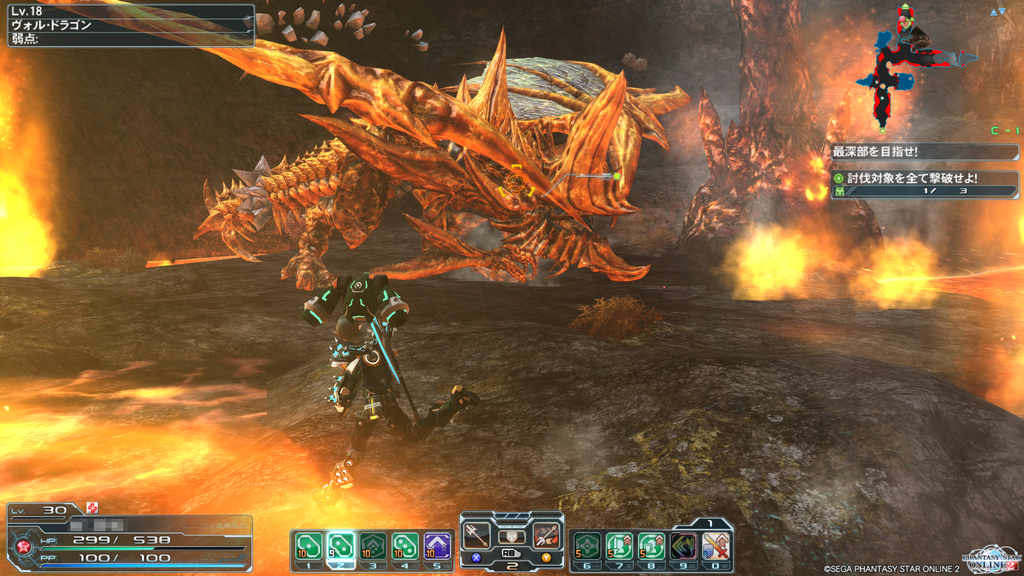The height and width of the screenshot is (576, 1024).
Task: Use the item in hotbar slot 1
Action: [x=308, y=545]
